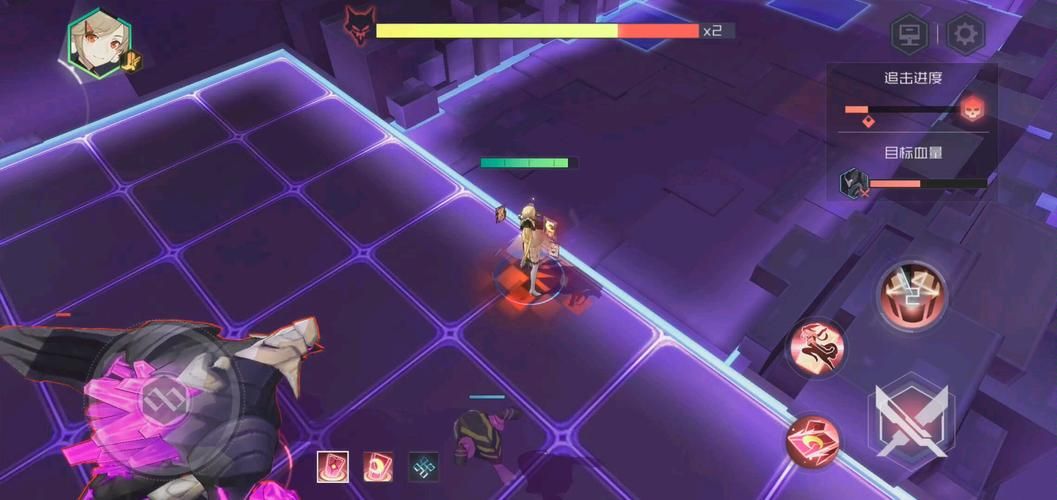Screen dimensions: 1057x500
Task: Select the target portrait under 目标血量
Action: 852,183
